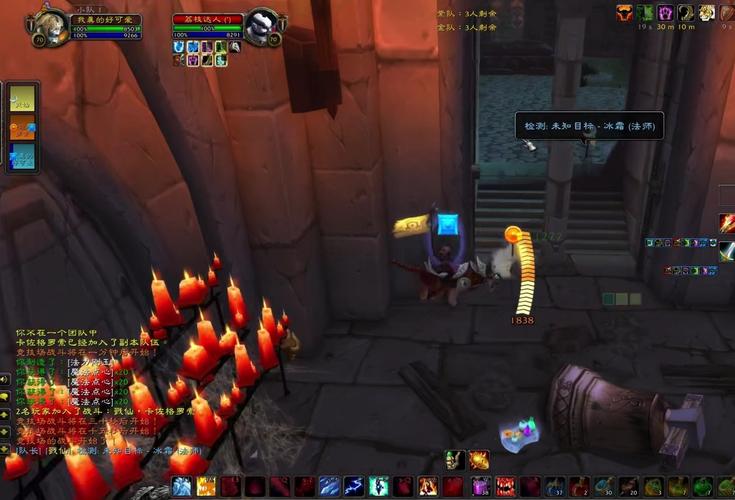The image size is (735, 500).
Task: Click the crescent buff with 10 m timer
Action: point(686,12)
